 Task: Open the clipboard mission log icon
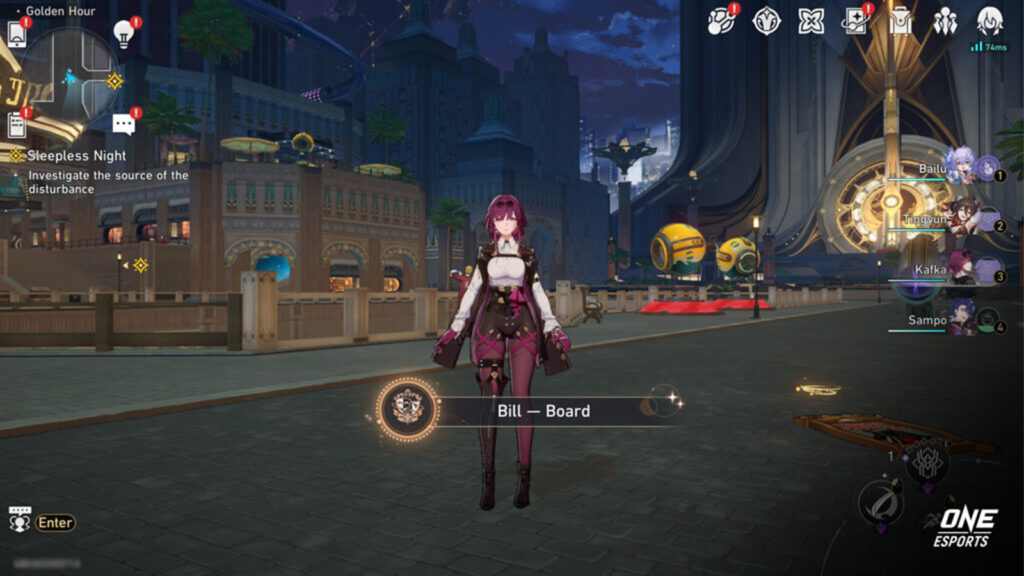(x=17, y=124)
